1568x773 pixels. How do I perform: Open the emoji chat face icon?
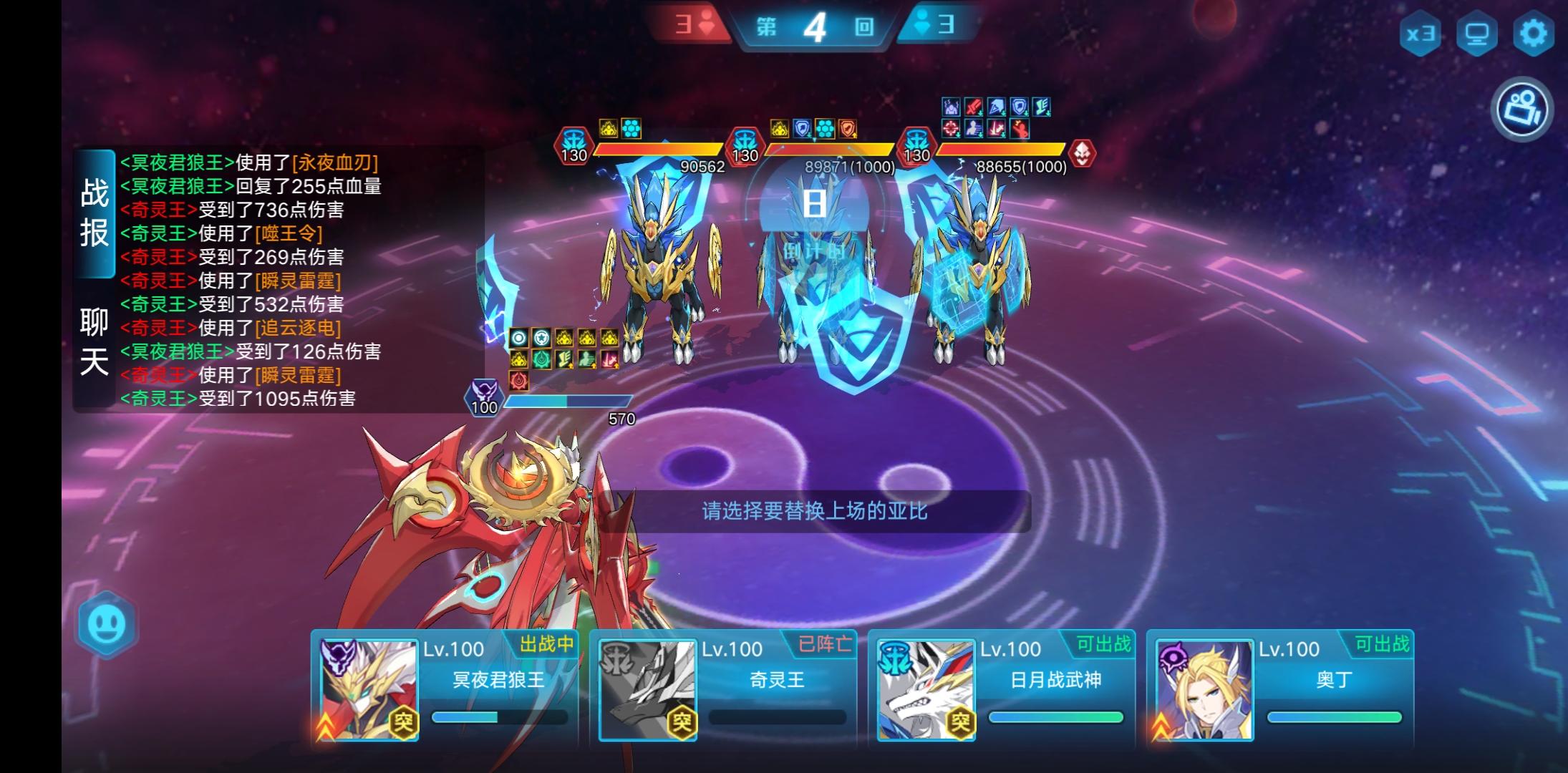[x=106, y=623]
